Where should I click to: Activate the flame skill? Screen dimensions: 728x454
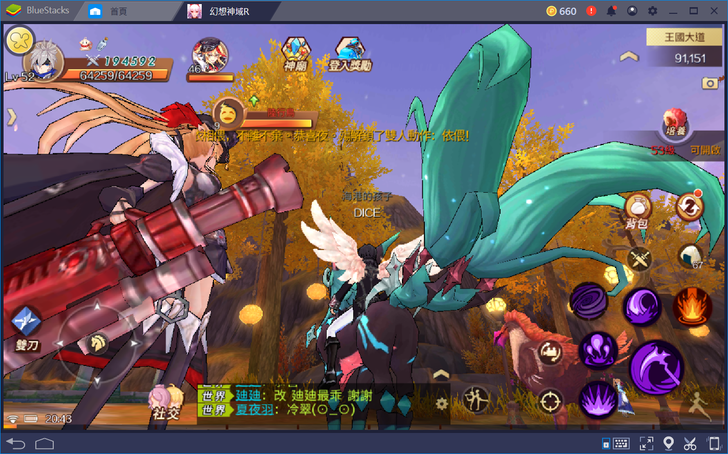pos(691,306)
